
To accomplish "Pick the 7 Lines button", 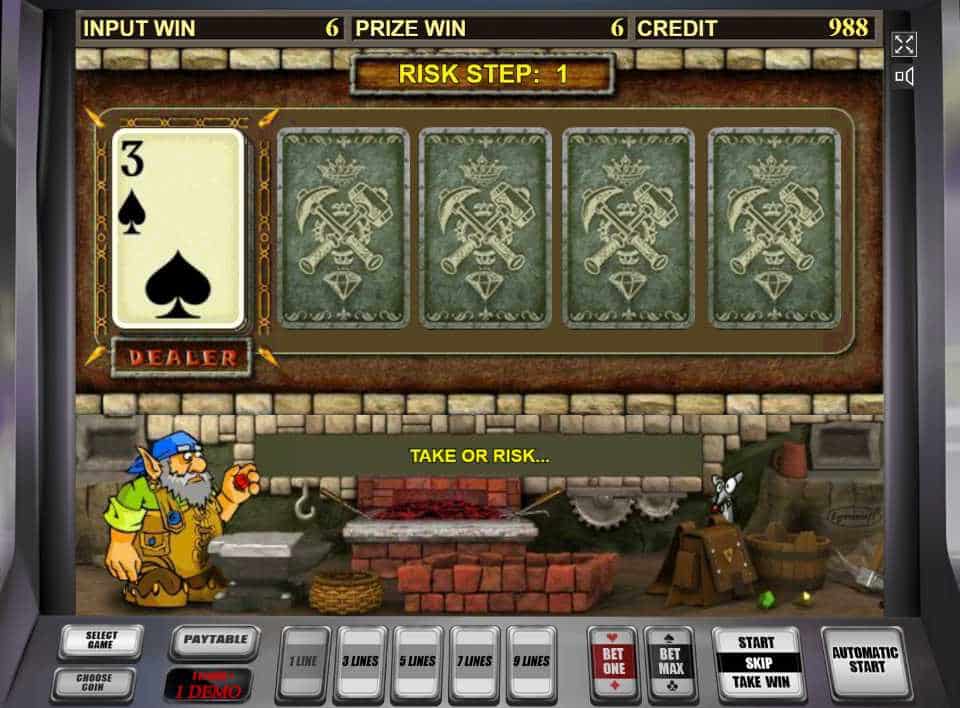I will tap(474, 661).
